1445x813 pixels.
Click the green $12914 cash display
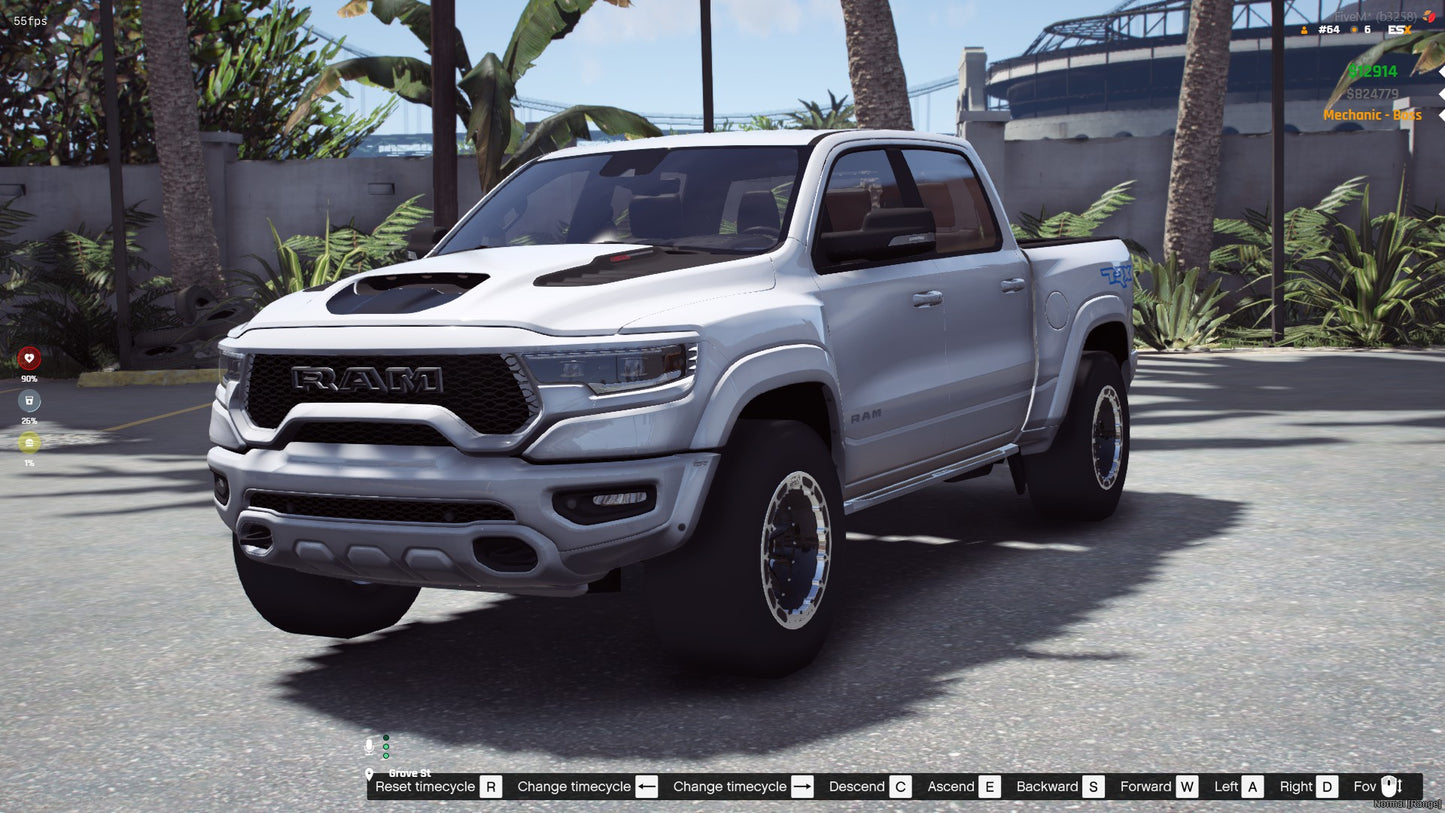(x=1371, y=71)
